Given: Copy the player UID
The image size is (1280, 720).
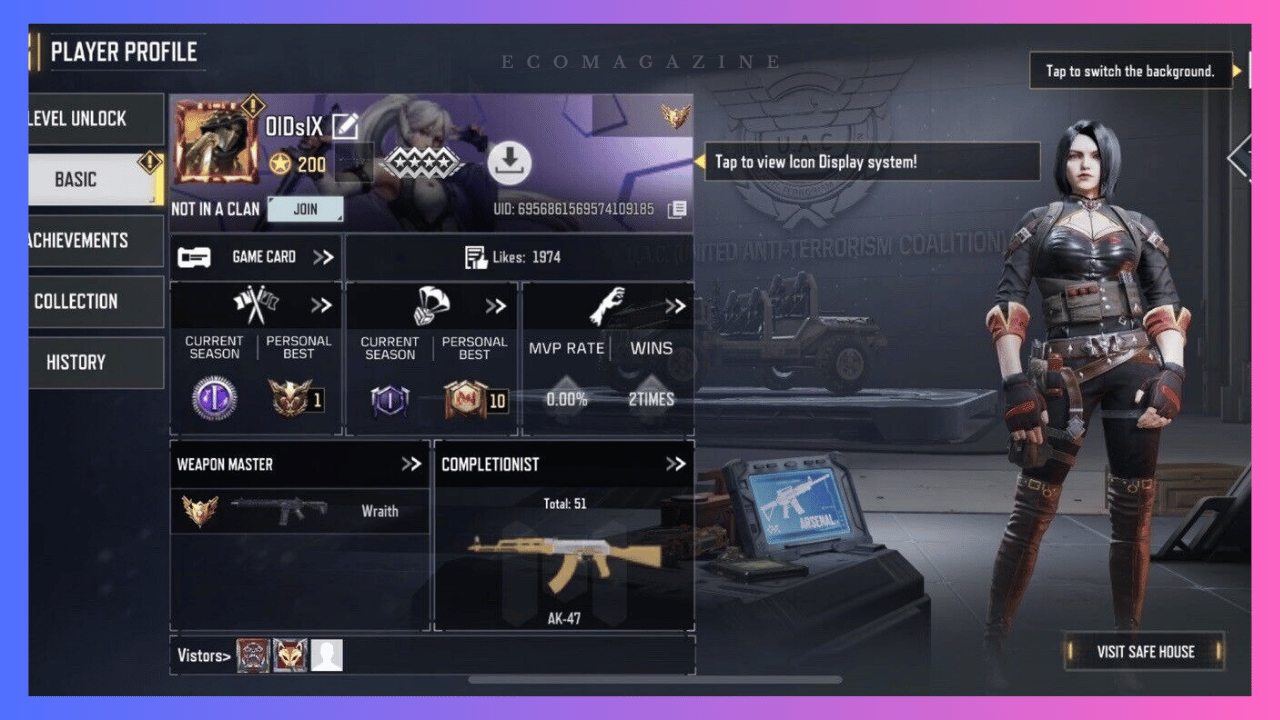Looking at the screenshot, I should (677, 210).
